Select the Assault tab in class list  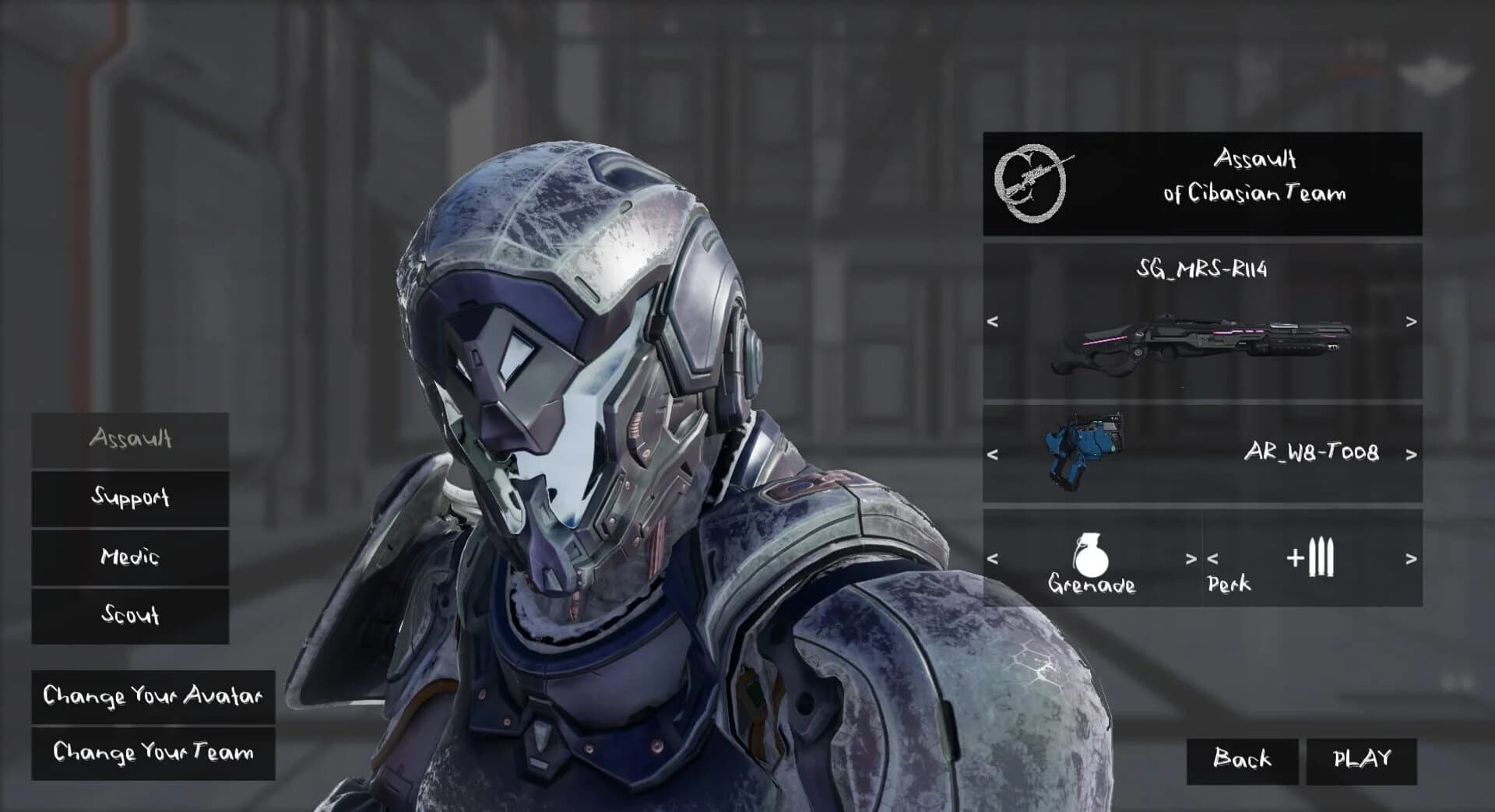(129, 438)
